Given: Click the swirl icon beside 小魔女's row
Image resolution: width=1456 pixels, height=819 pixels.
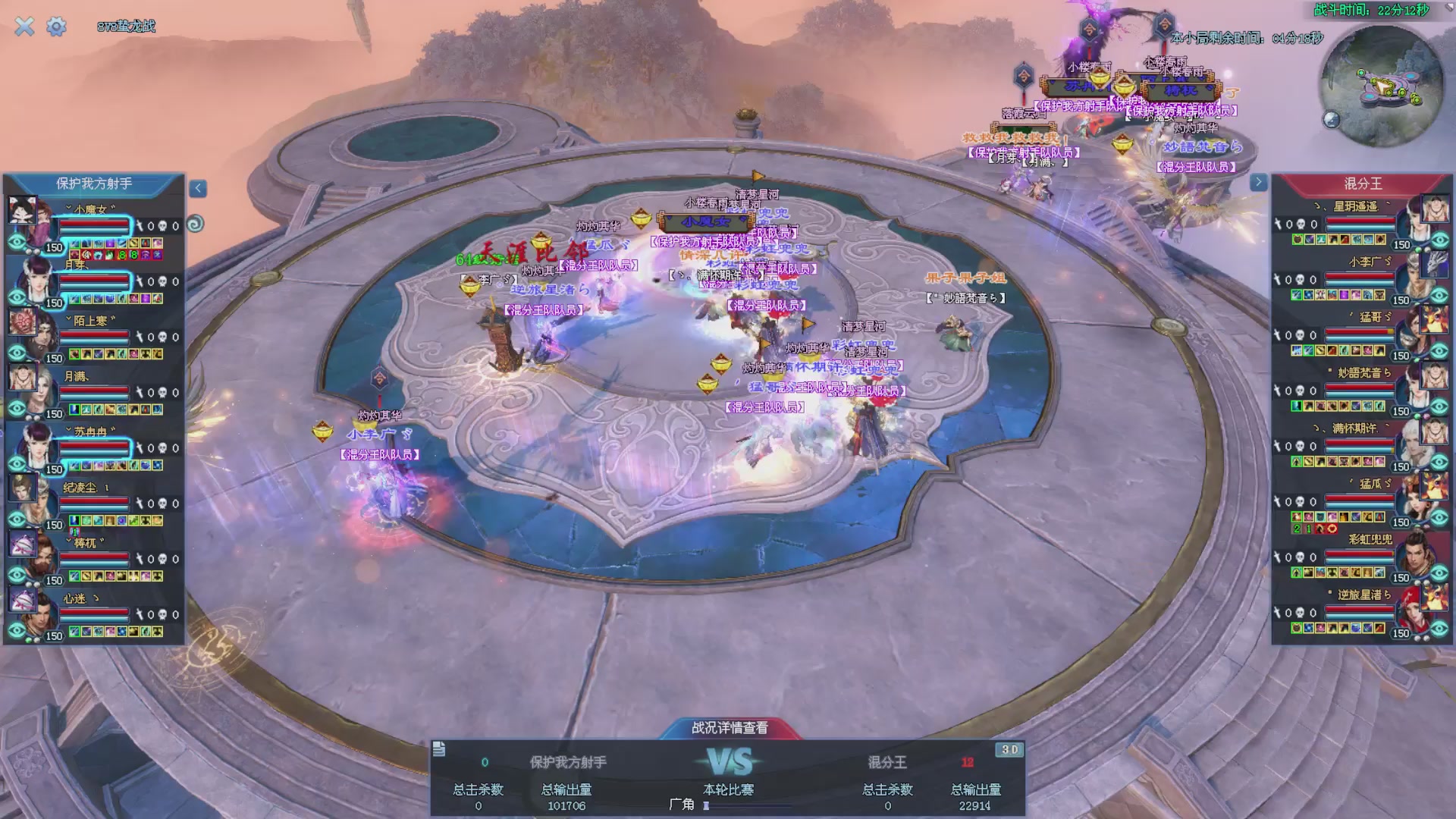Looking at the screenshot, I should 195,224.
